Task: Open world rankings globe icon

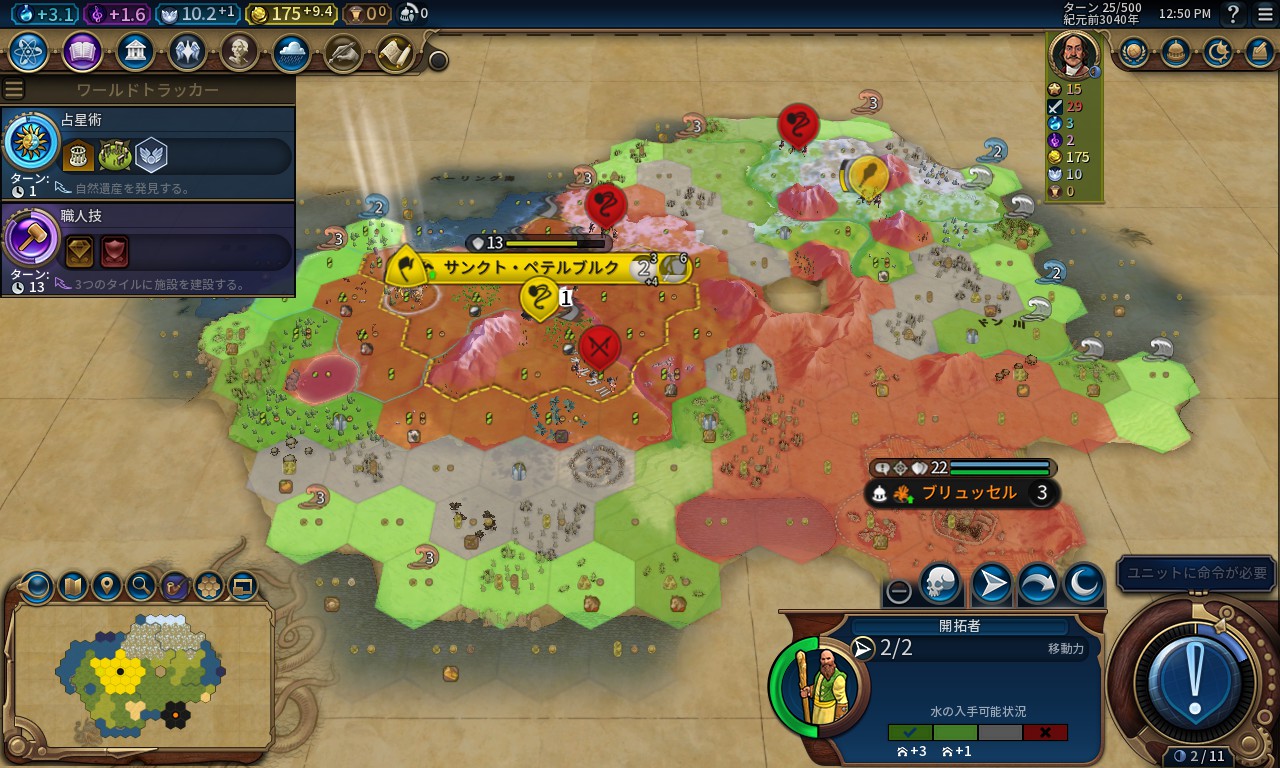Action: click(x=1133, y=51)
